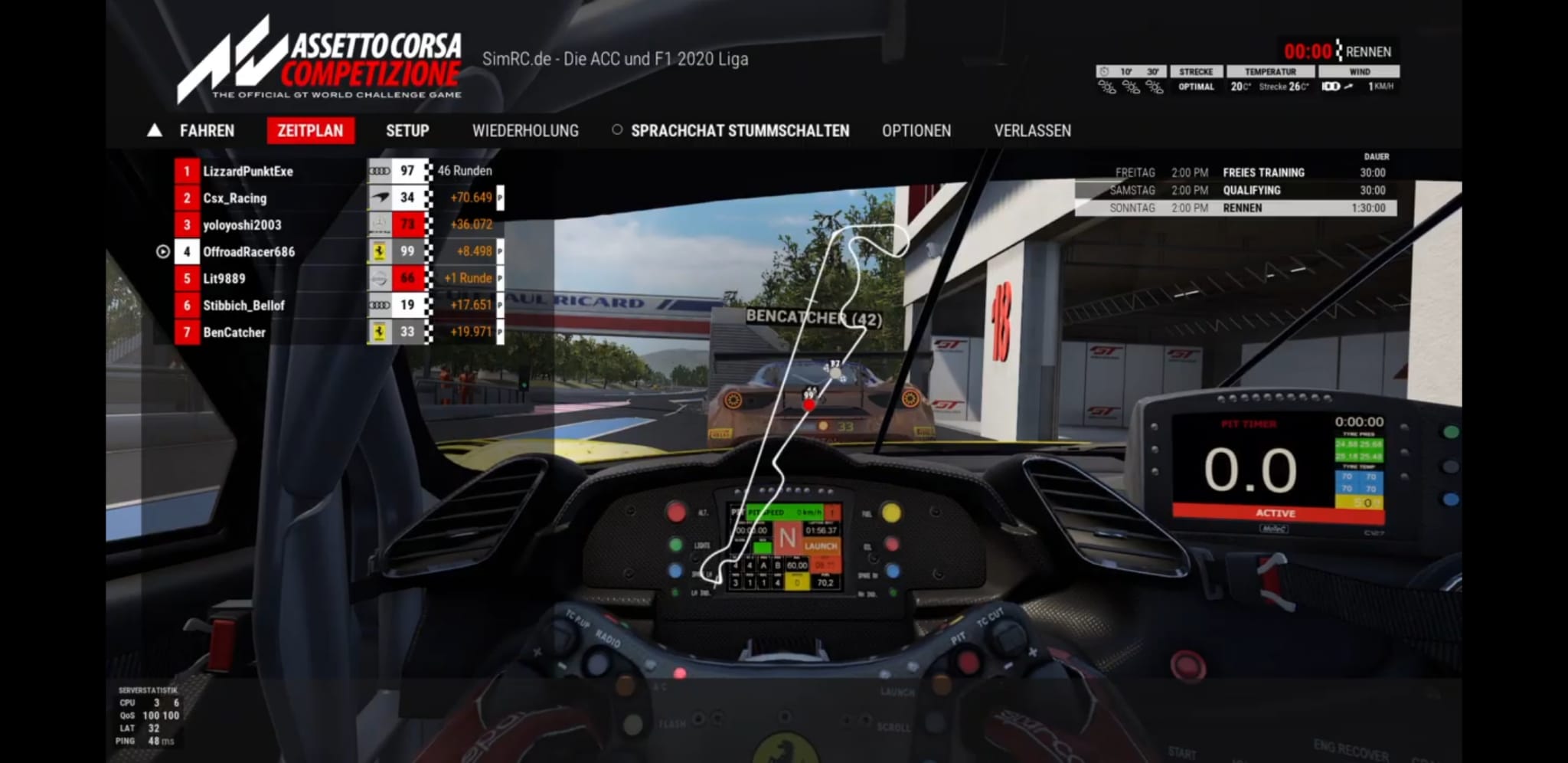The width and height of the screenshot is (1568, 763).
Task: Open the Optionen menu
Action: pyautogui.click(x=916, y=131)
